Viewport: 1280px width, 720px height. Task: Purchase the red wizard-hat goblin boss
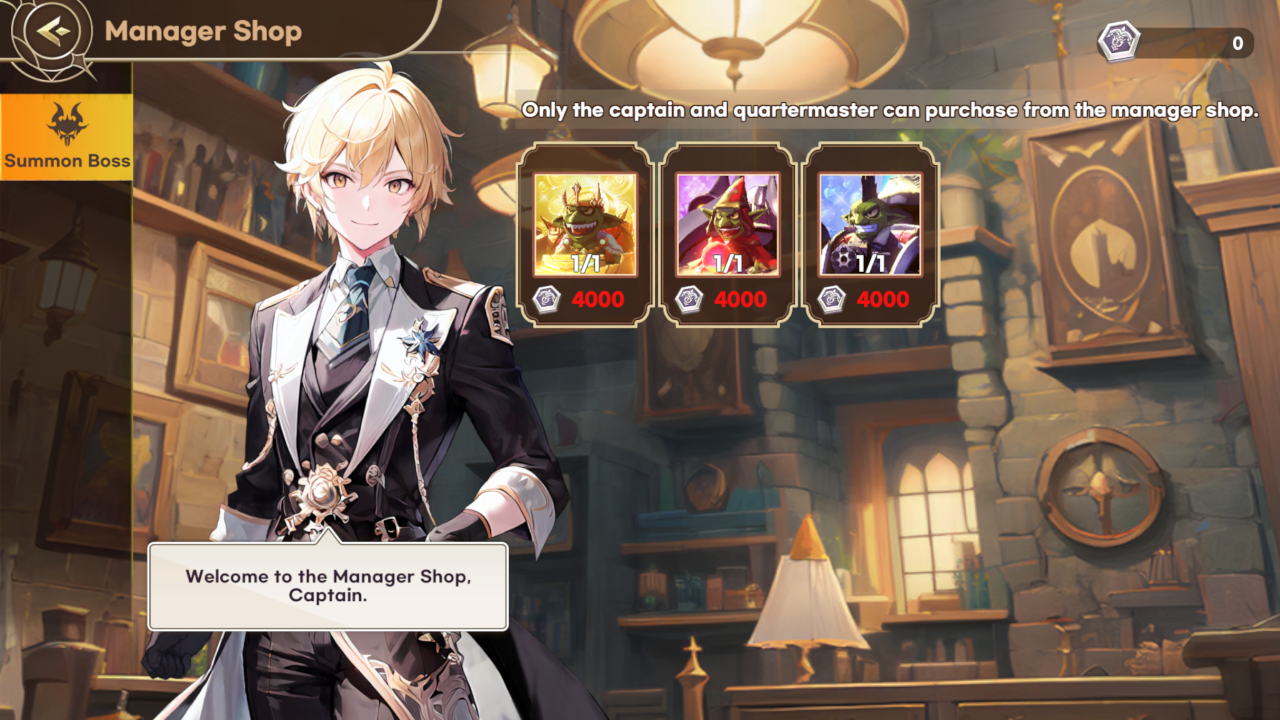pos(727,235)
